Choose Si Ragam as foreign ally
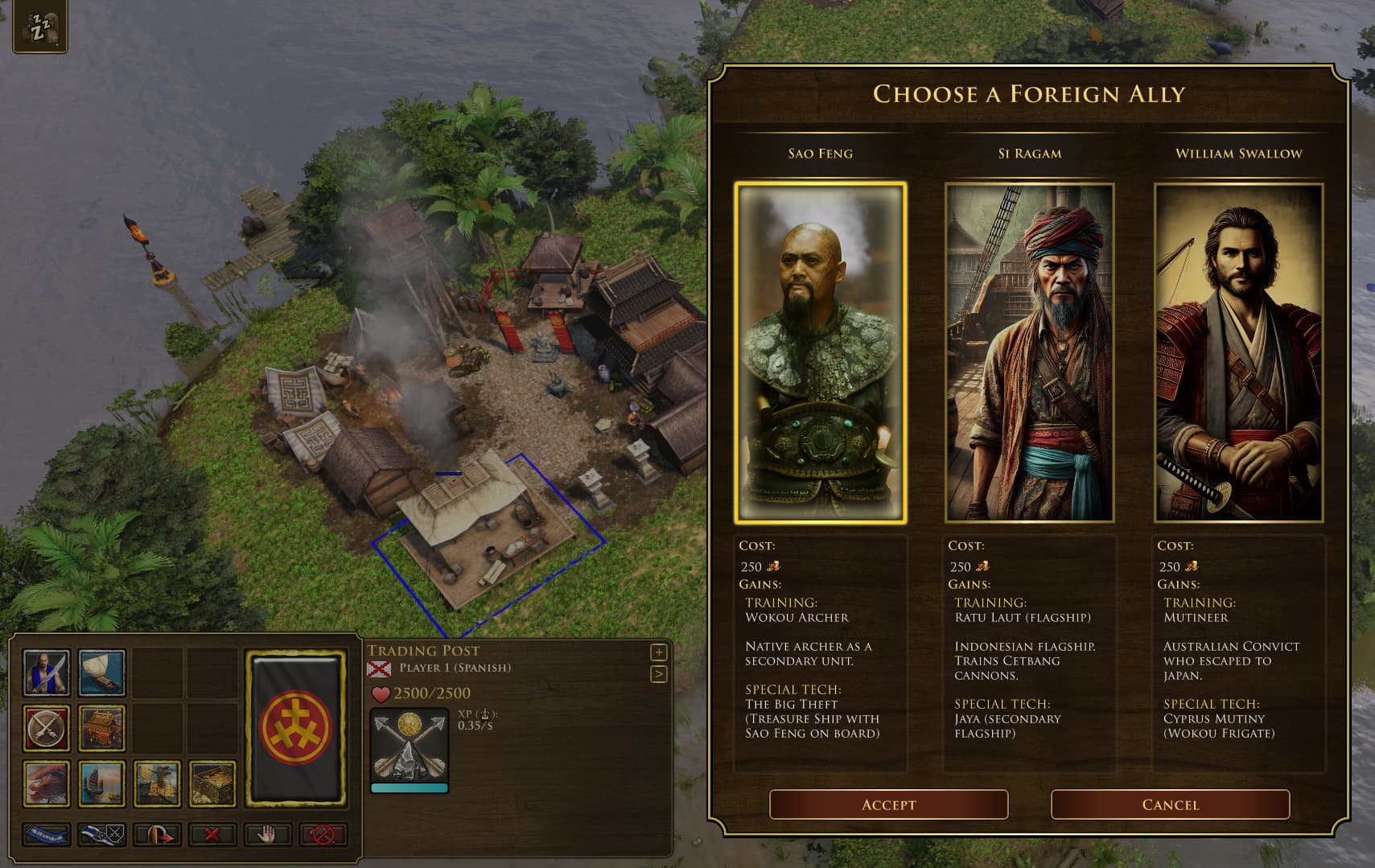This screenshot has height=868, width=1375. [x=1029, y=352]
